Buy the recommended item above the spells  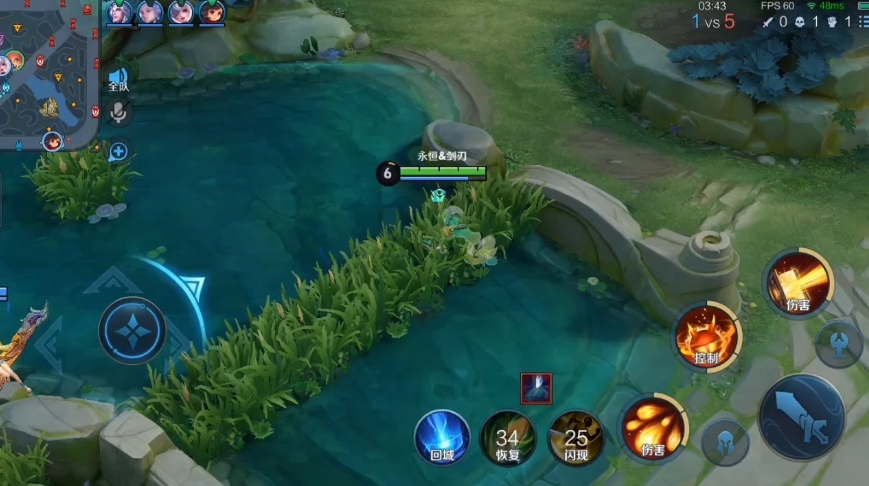[536, 388]
